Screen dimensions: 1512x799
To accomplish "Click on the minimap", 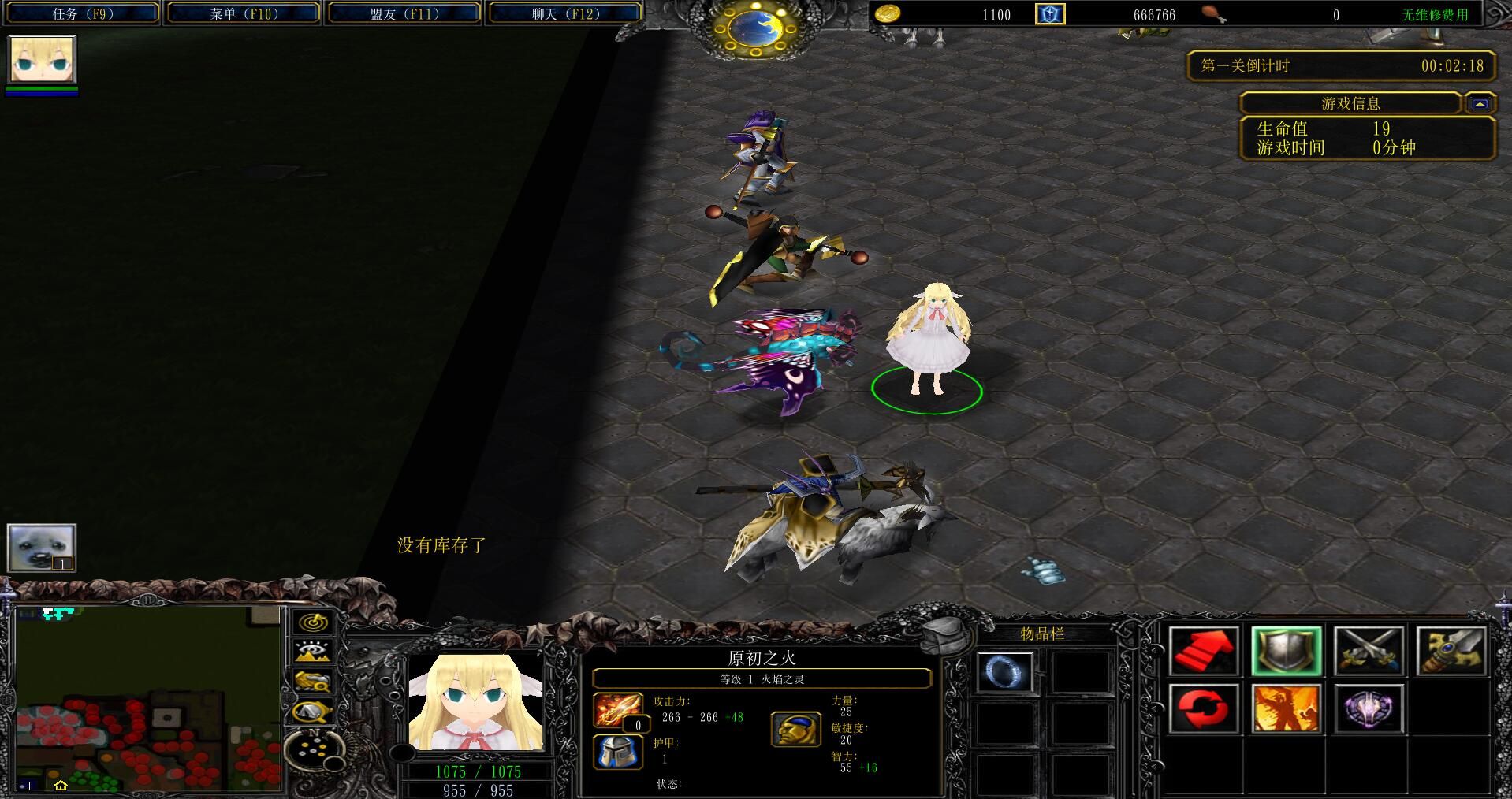I will [148, 698].
